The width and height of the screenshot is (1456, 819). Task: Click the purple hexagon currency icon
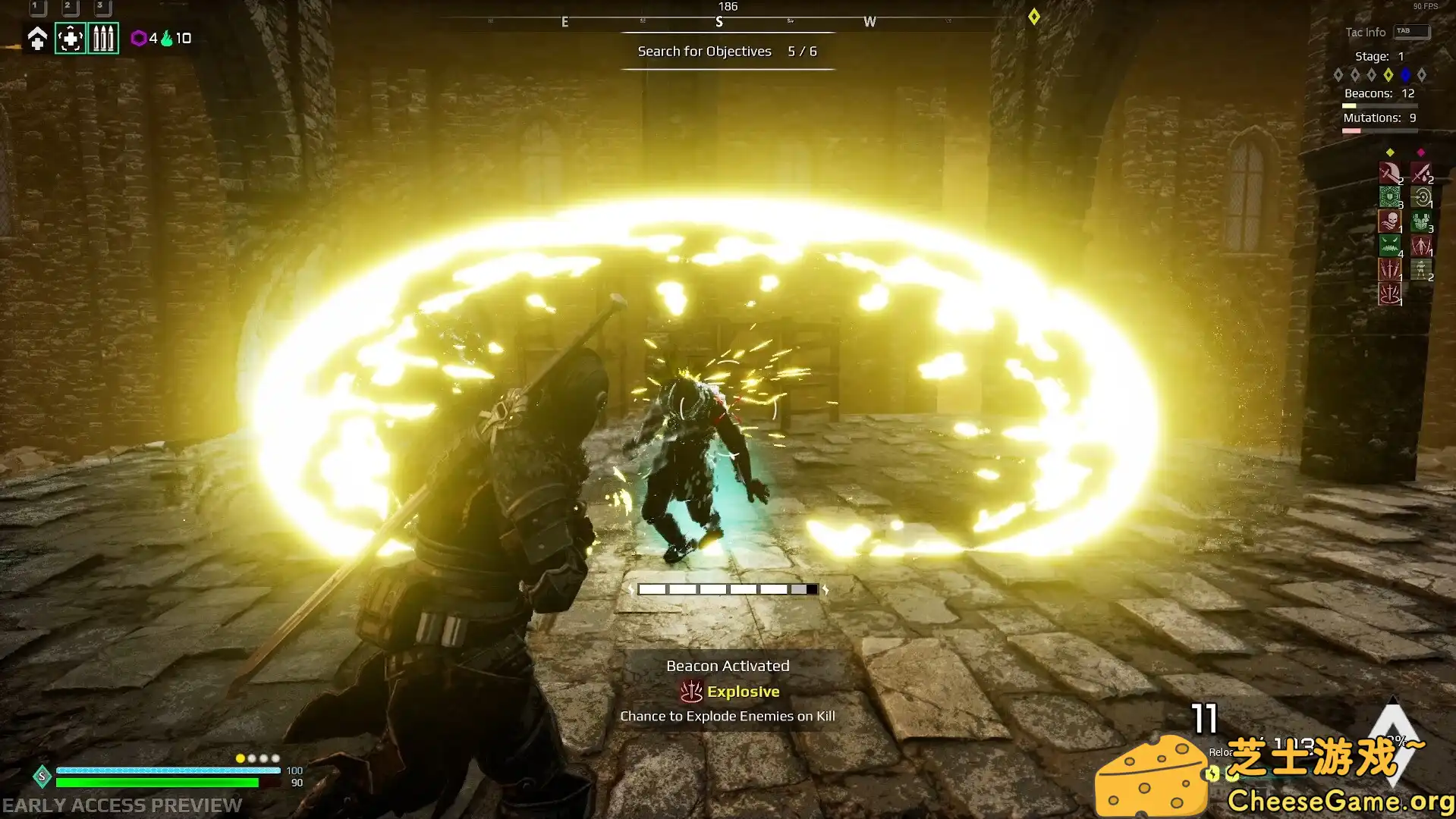pyautogui.click(x=139, y=38)
